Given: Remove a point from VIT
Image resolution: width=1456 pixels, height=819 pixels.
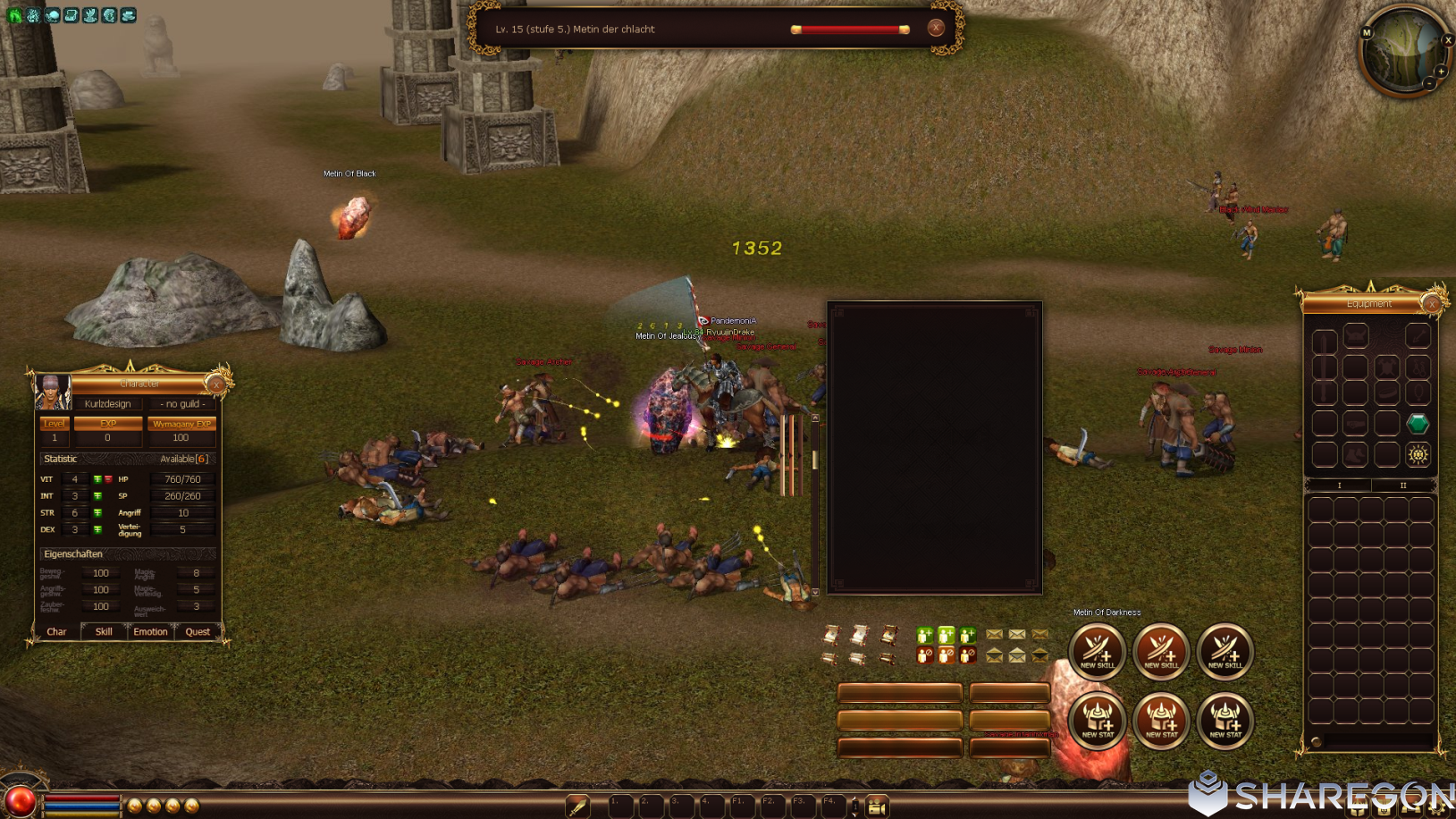Looking at the screenshot, I should coord(108,479).
